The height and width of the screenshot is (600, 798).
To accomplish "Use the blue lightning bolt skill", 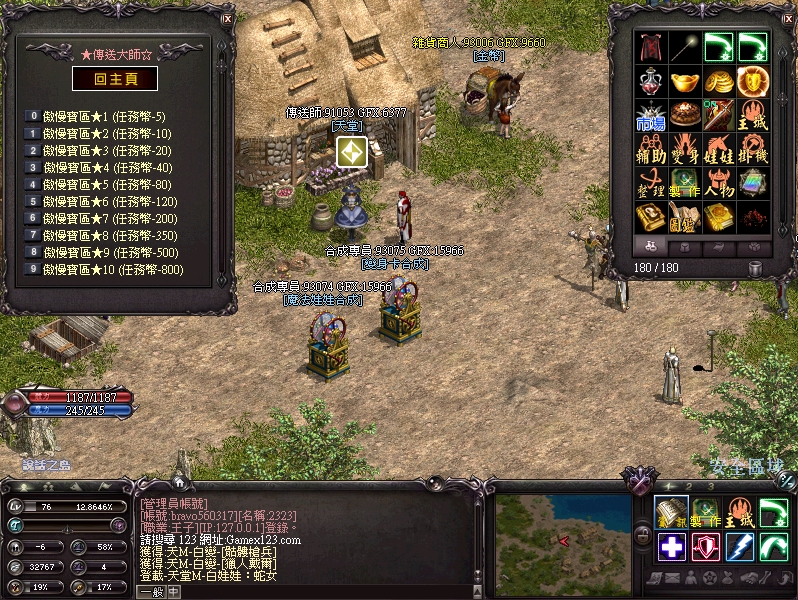I will pyautogui.click(x=740, y=548).
